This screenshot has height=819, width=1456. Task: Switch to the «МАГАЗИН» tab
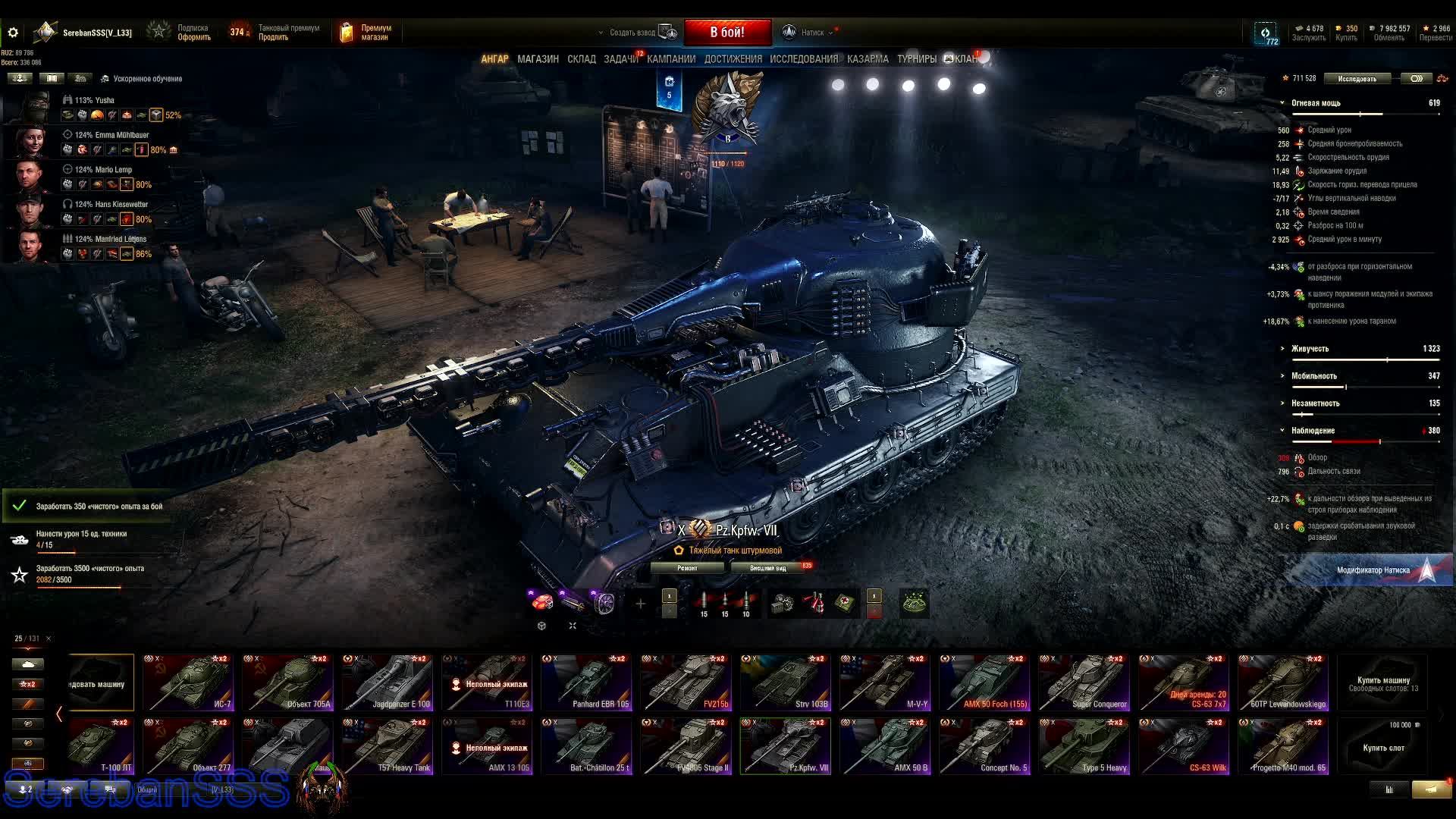pyautogui.click(x=538, y=59)
